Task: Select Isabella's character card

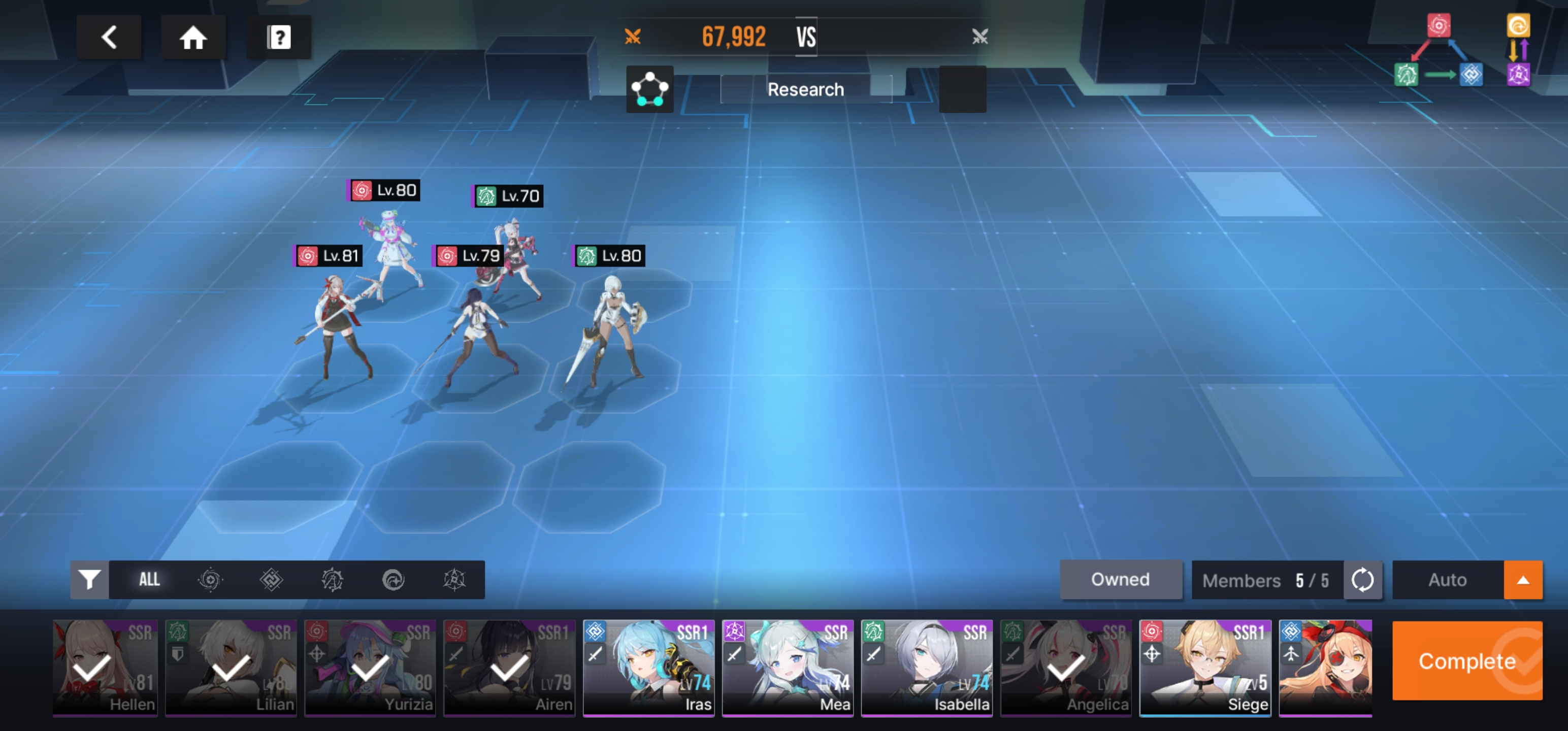Action: [x=927, y=668]
